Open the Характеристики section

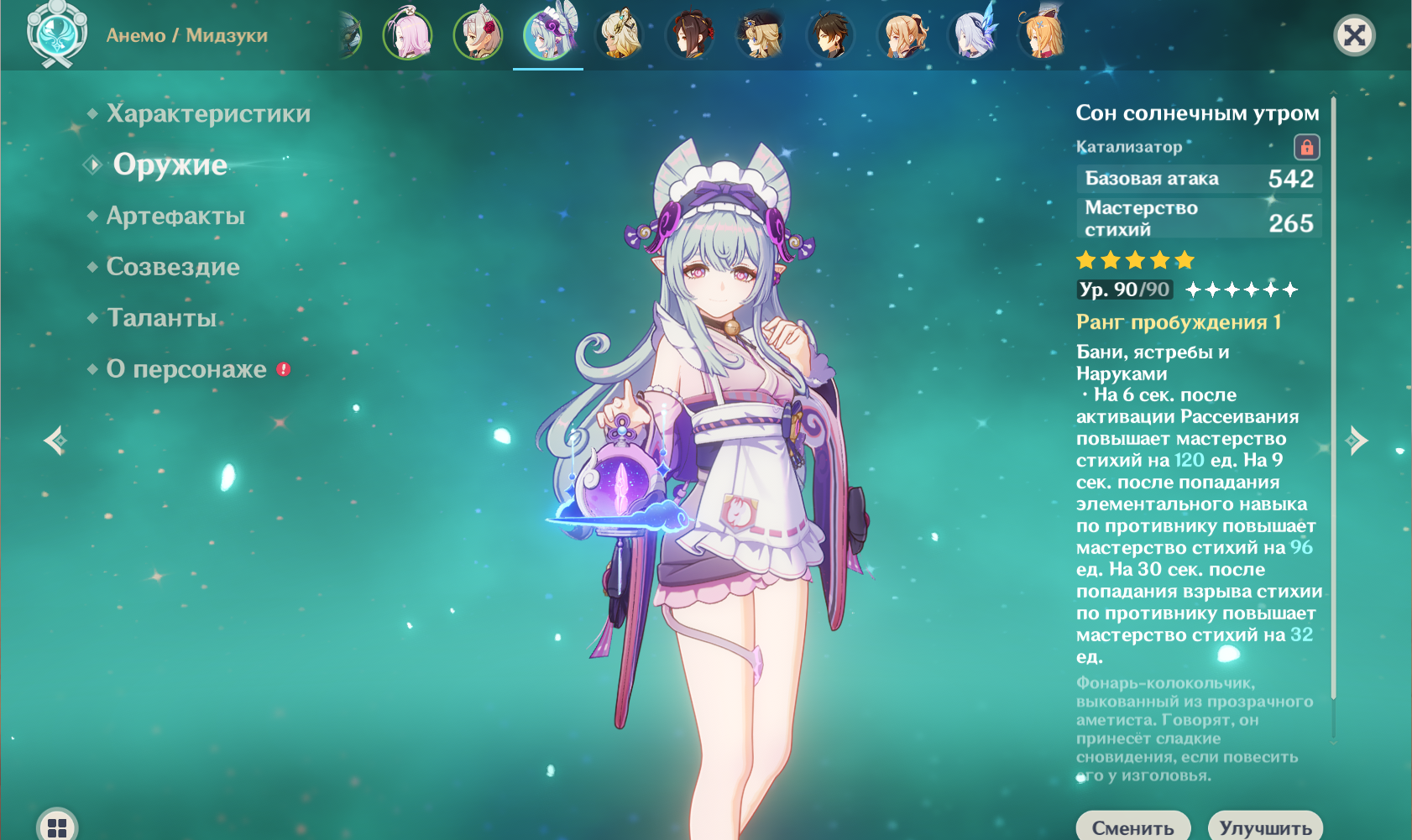208,113
